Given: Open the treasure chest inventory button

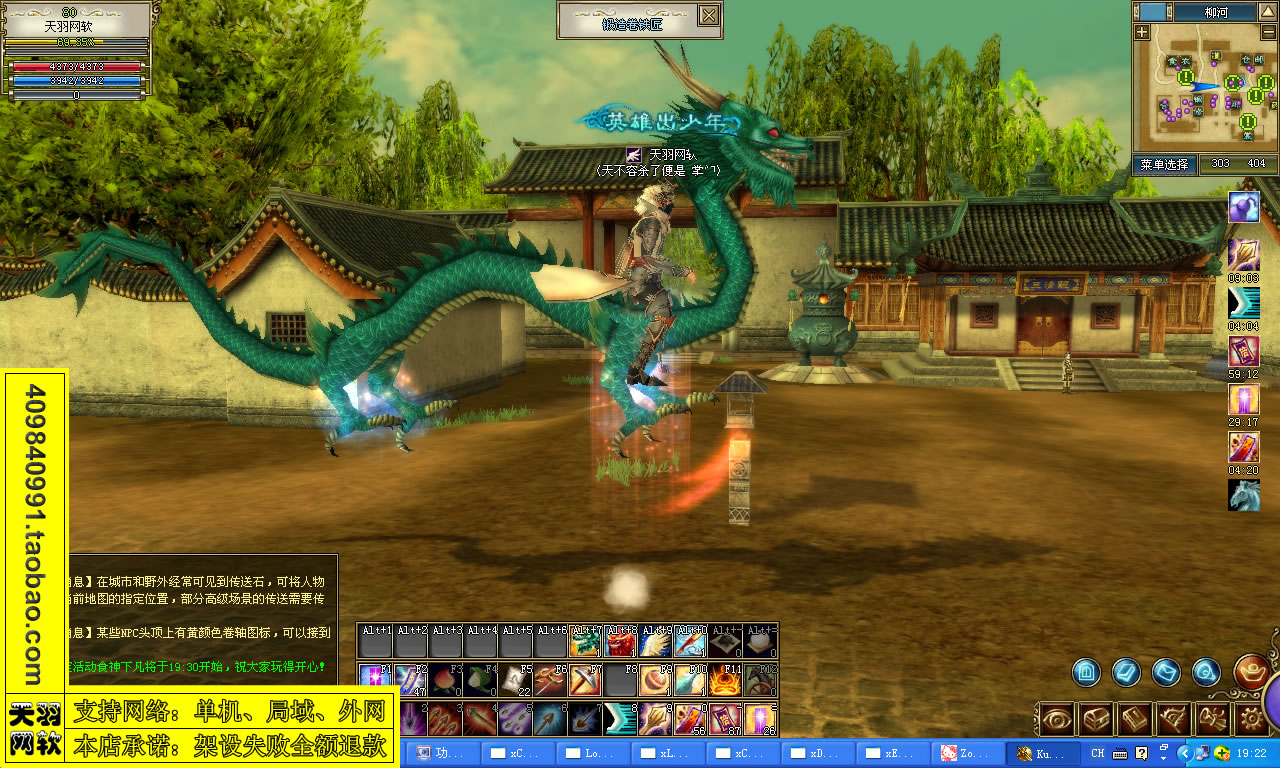Looking at the screenshot, I should coord(1096,718).
